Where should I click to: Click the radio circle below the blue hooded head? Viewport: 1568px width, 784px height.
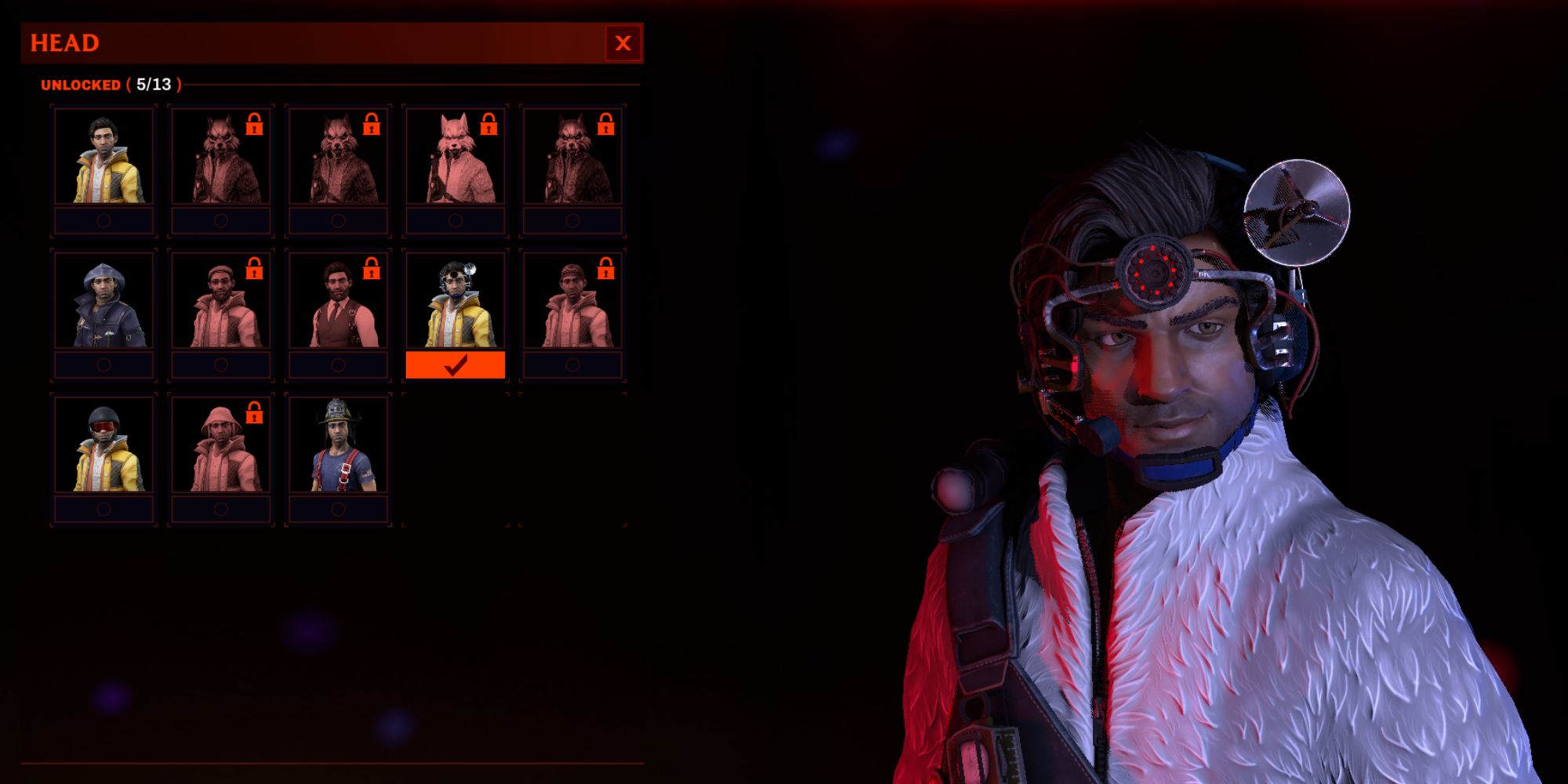click(103, 363)
